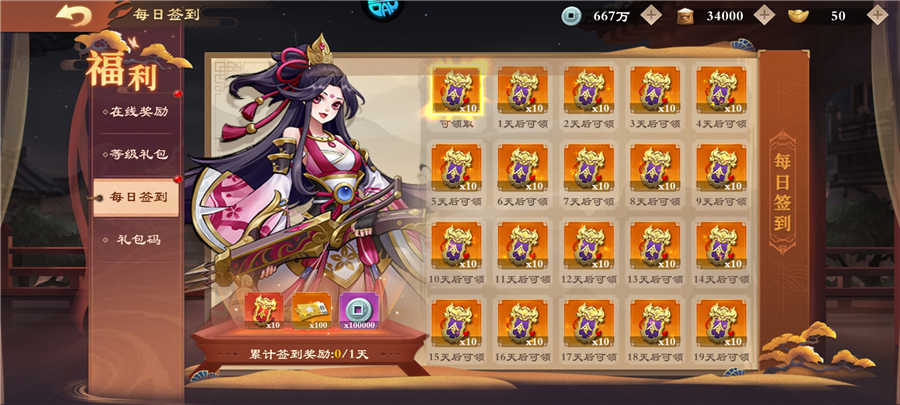Select the reward labeled 1天后可领

522,91
